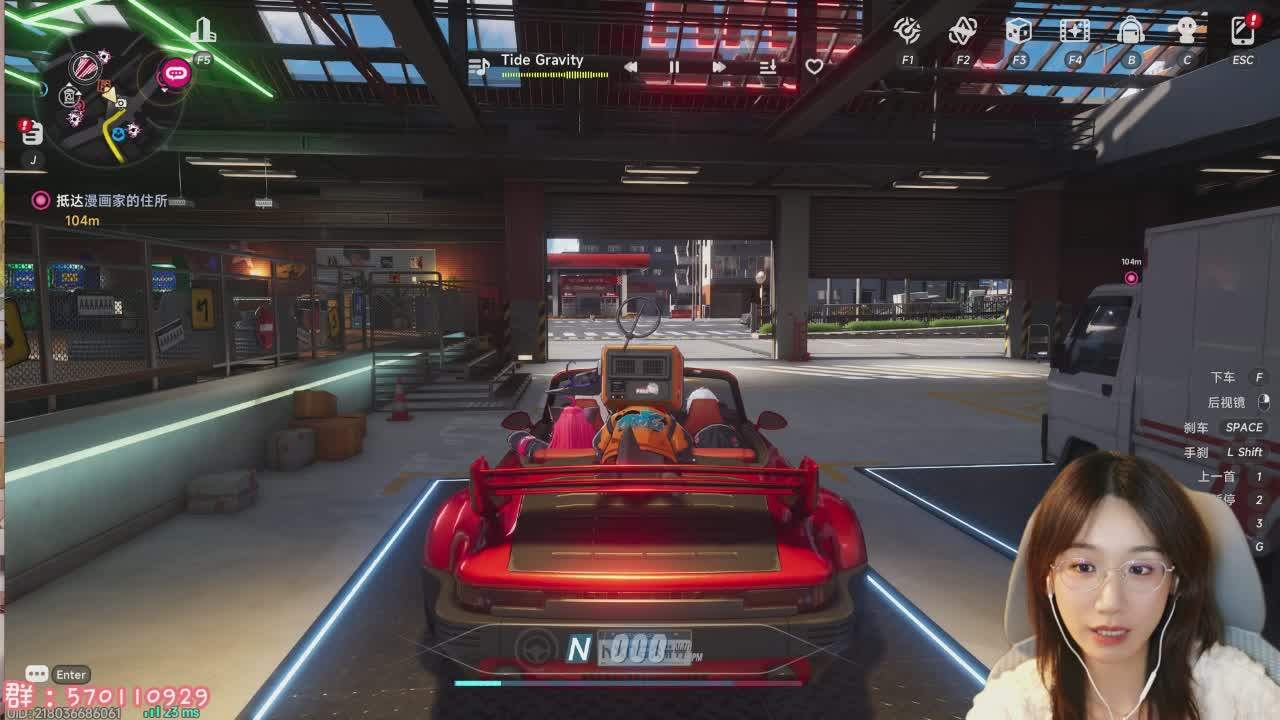This screenshot has width=1280, height=720.
Task: Favorite the current song with the heart
Action: click(x=814, y=67)
